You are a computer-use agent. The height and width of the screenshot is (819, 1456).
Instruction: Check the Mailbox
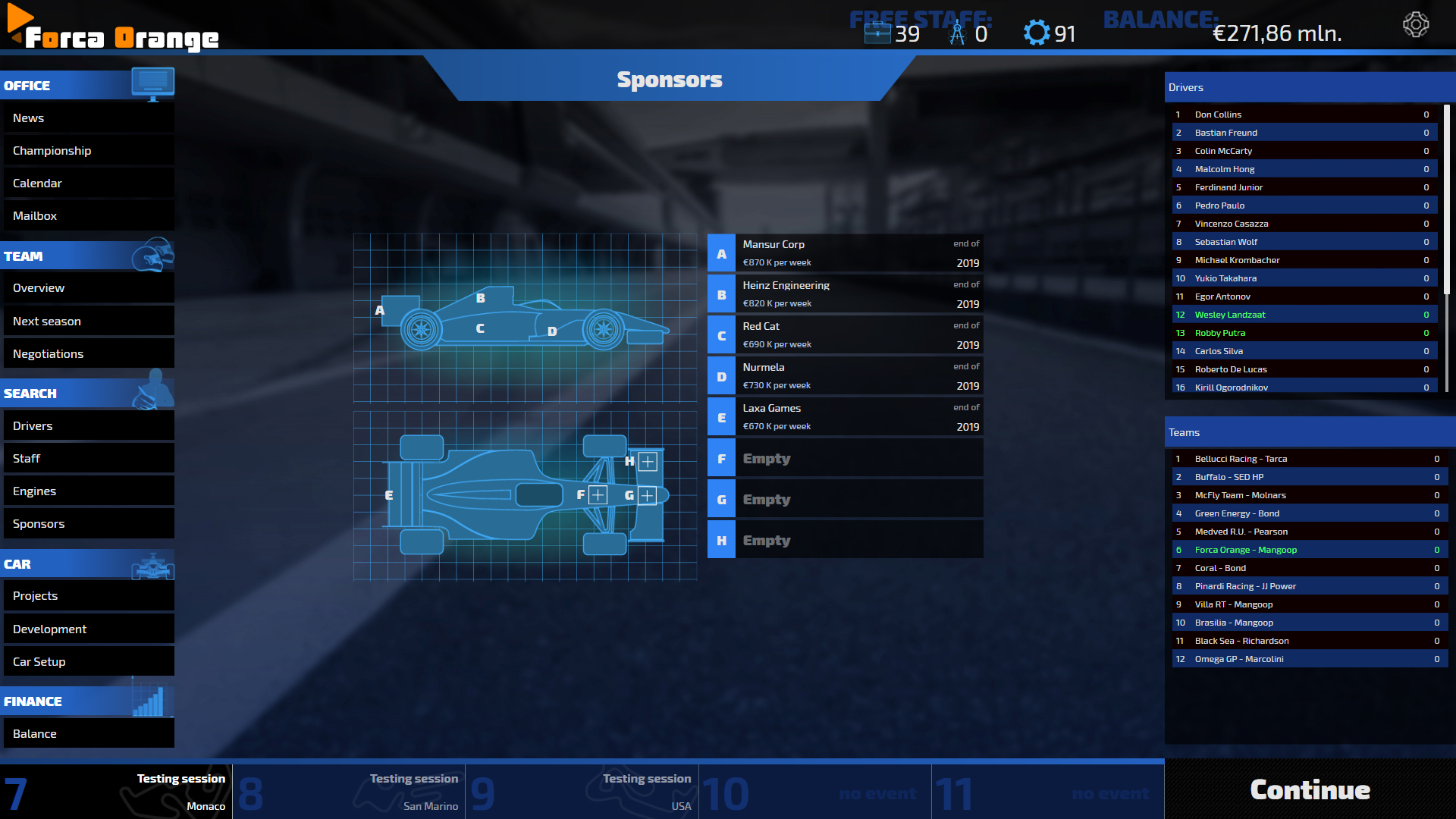[x=88, y=216]
